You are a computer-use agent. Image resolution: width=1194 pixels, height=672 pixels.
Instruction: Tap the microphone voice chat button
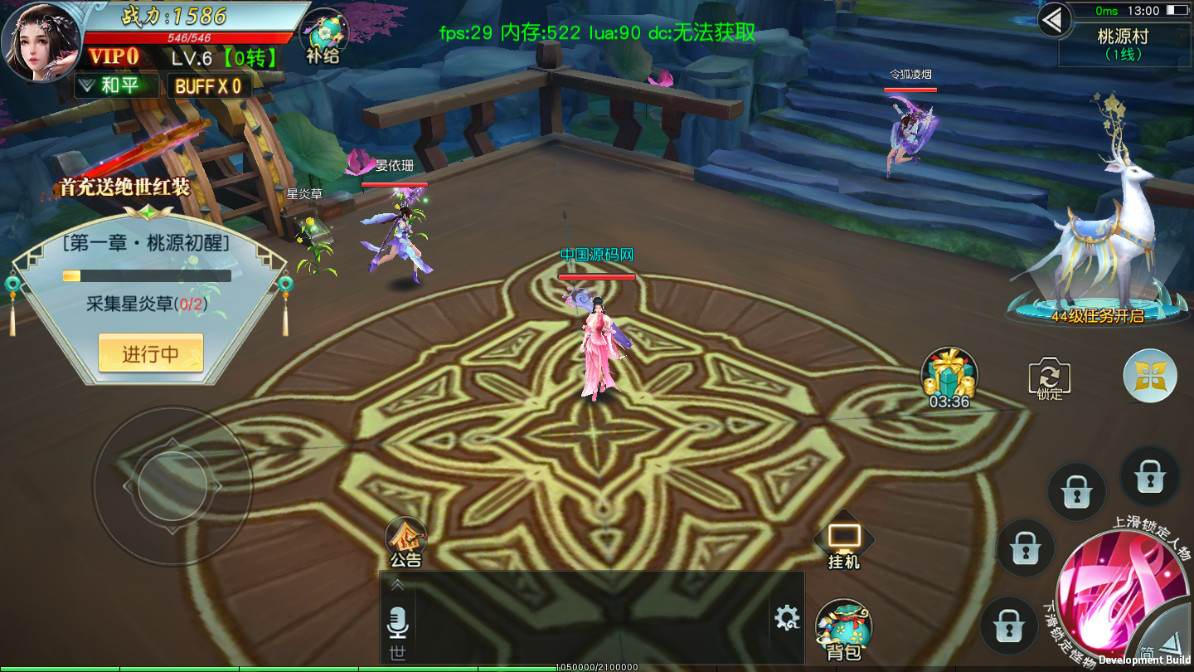point(398,624)
